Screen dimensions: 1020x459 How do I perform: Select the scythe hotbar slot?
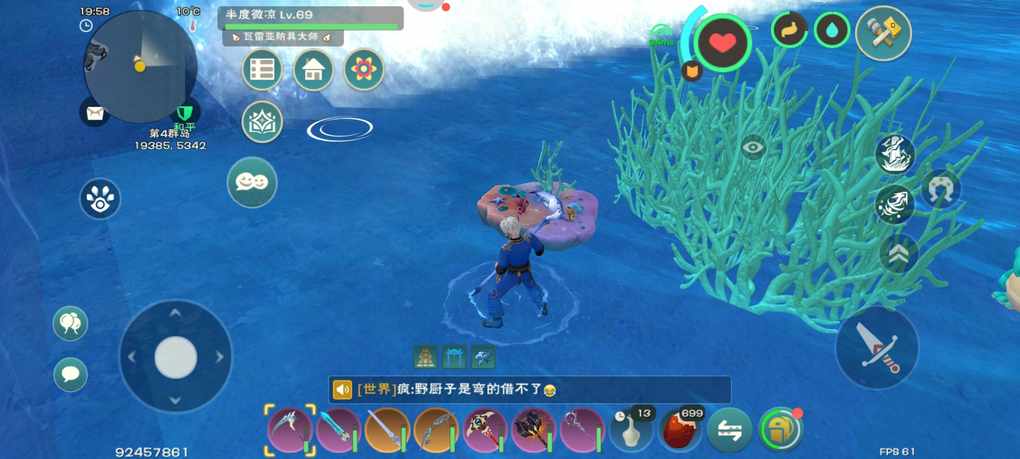coord(290,430)
